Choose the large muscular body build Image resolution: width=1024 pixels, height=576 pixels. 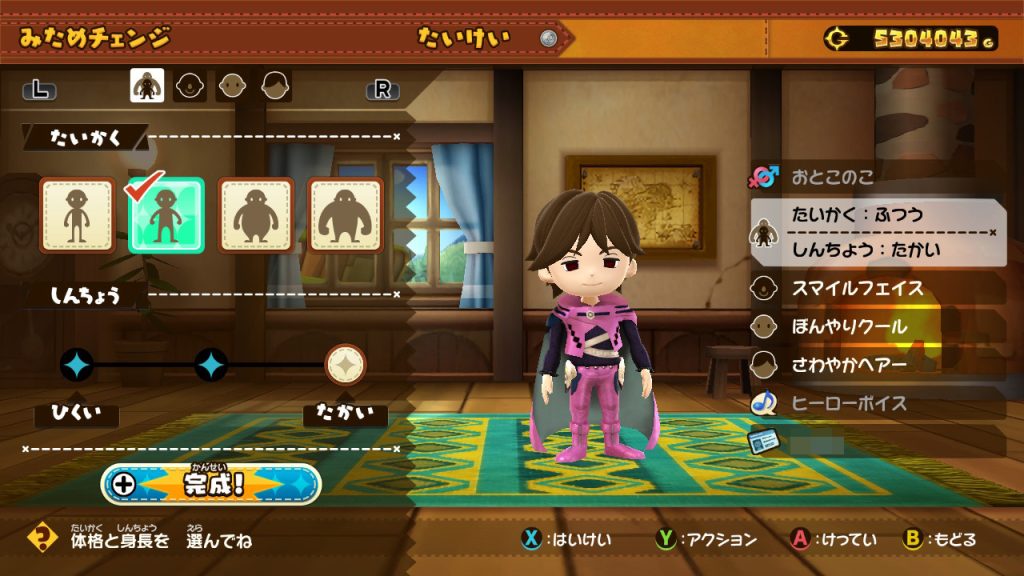tap(345, 215)
